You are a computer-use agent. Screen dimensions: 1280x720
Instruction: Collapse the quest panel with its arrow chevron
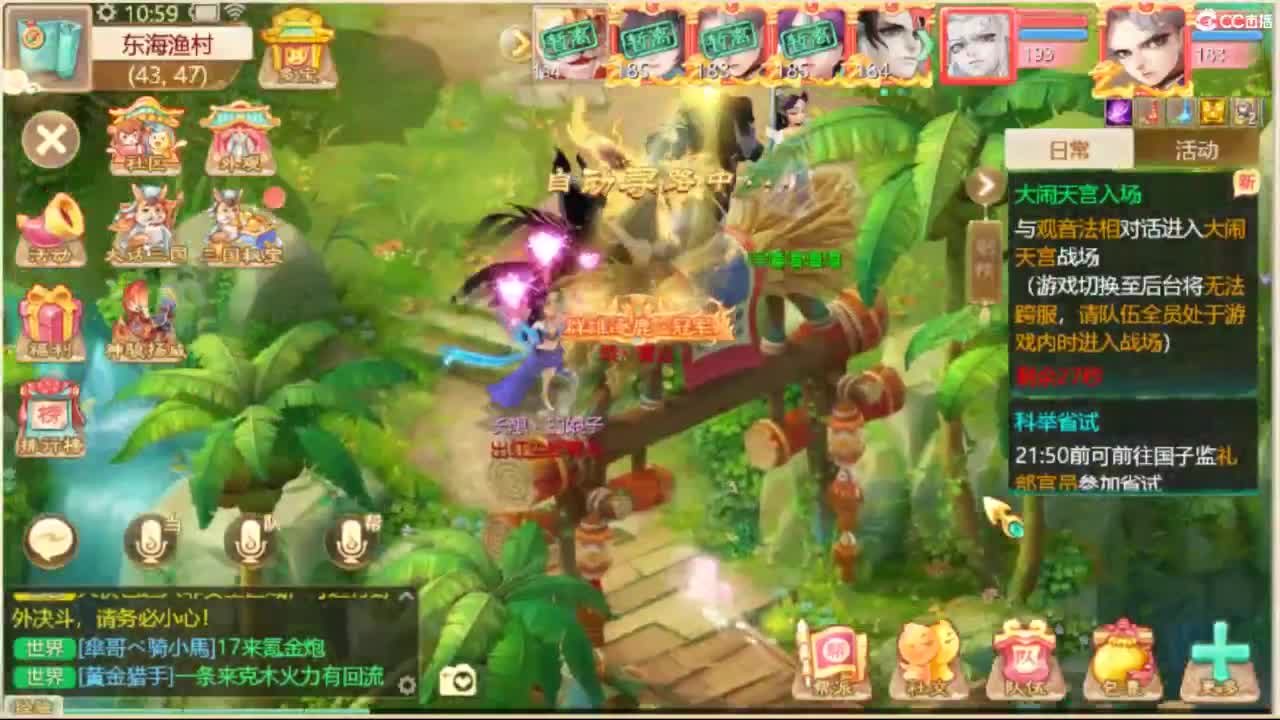[986, 187]
